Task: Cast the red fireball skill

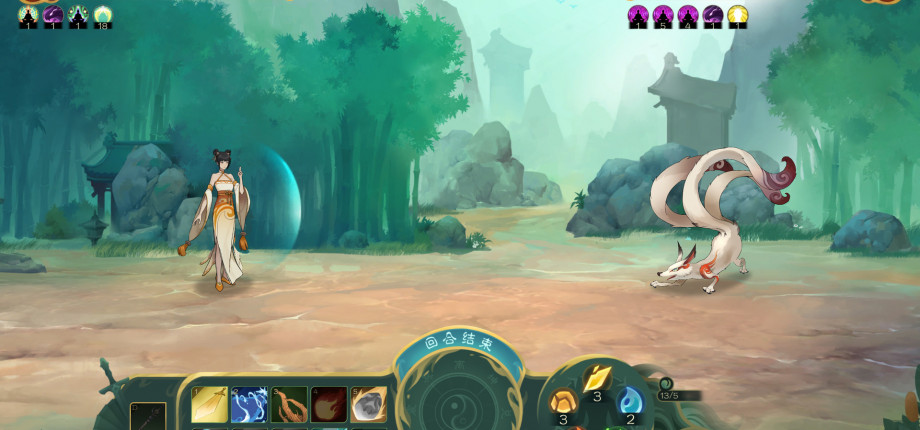Action: [x=329, y=405]
